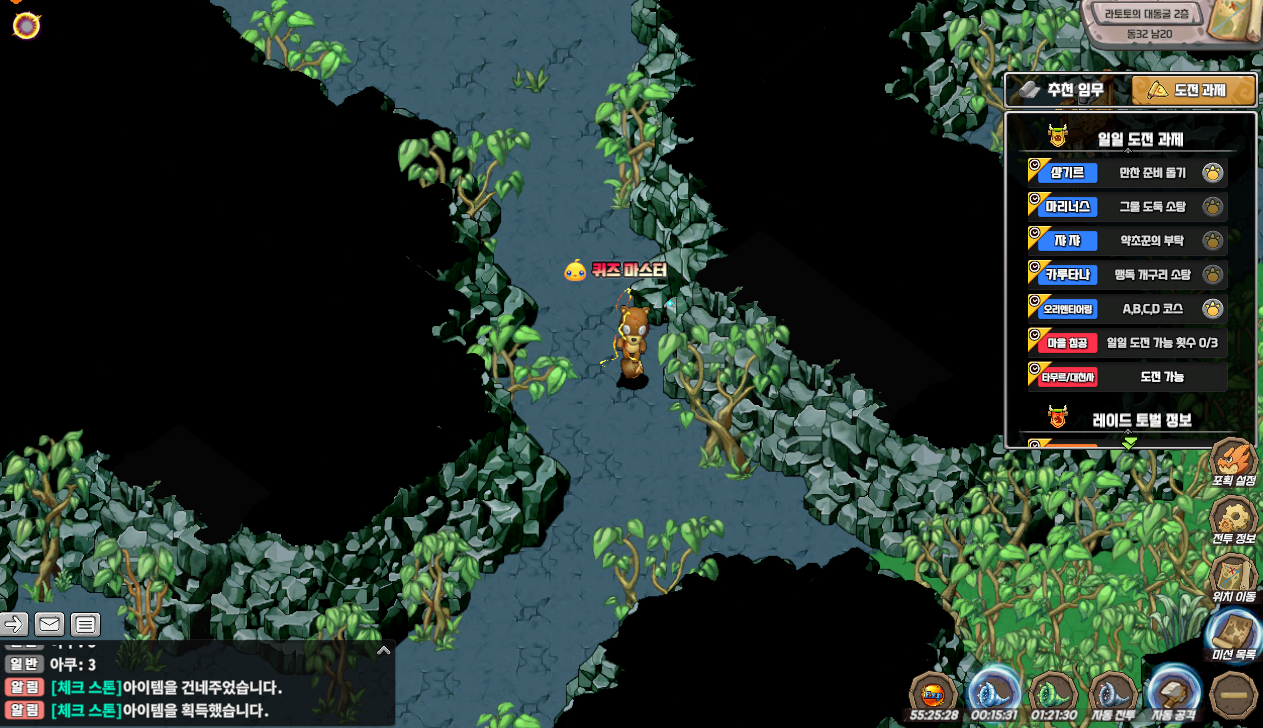Toggle 자동 전투 auto battle
The width and height of the screenshot is (1263, 728).
pyautogui.click(x=1112, y=694)
